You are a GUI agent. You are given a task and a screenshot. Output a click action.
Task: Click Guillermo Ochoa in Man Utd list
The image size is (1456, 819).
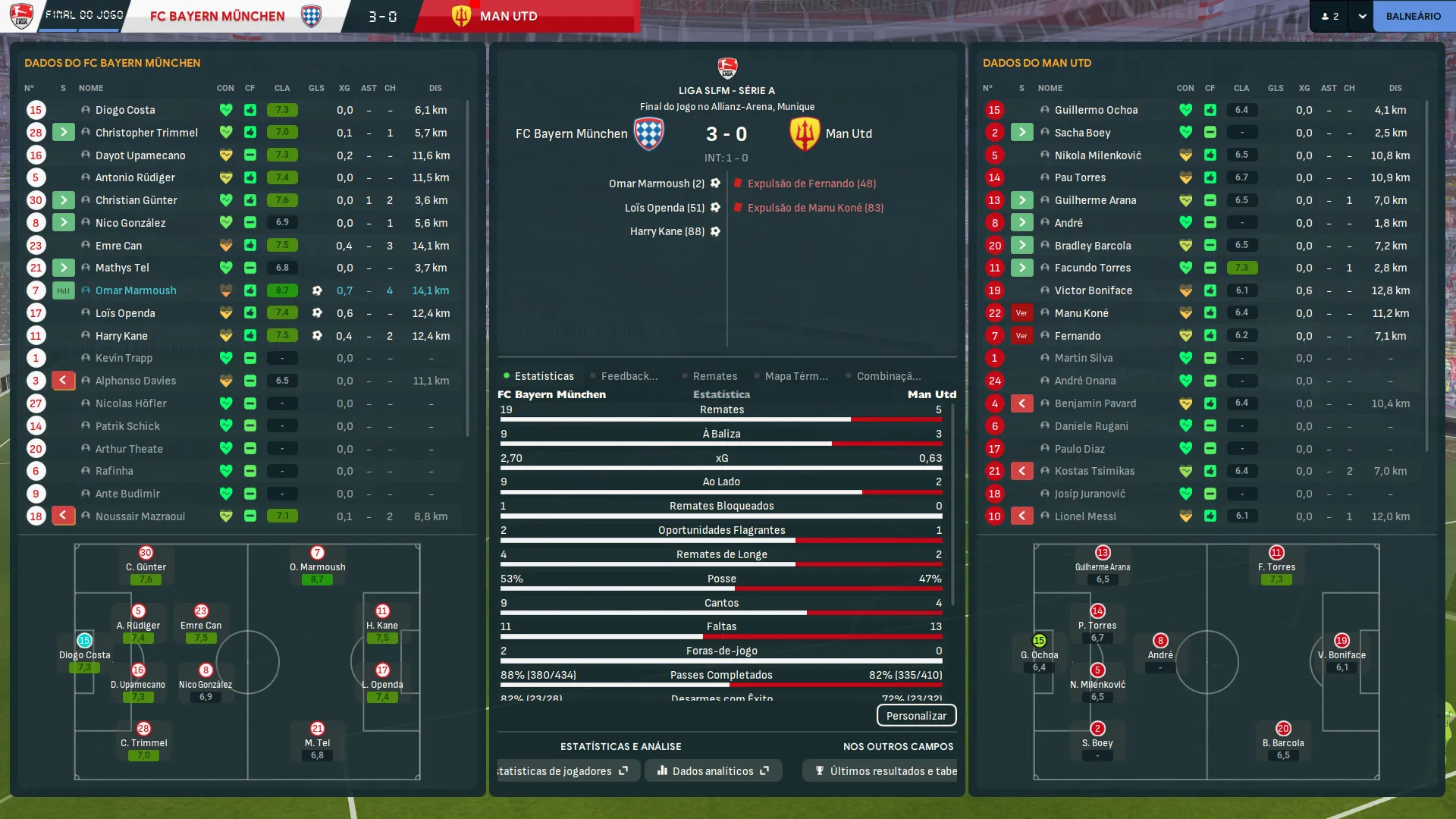tap(1096, 110)
